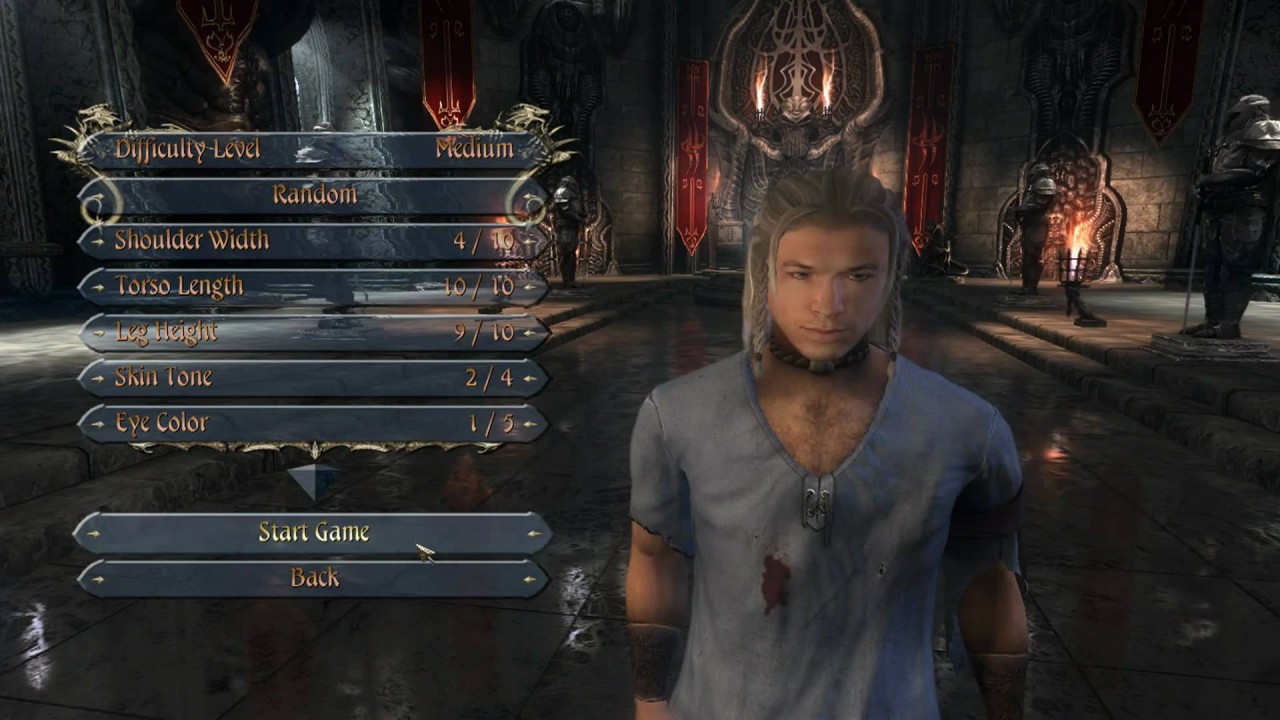Select next Eye Color with right arrow
Image resolution: width=1280 pixels, height=720 pixels.
pyautogui.click(x=531, y=424)
